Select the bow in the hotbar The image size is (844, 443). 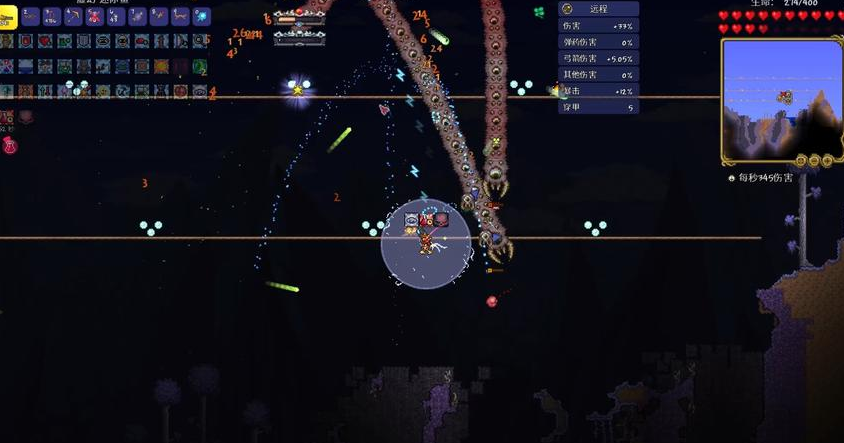click(72, 17)
